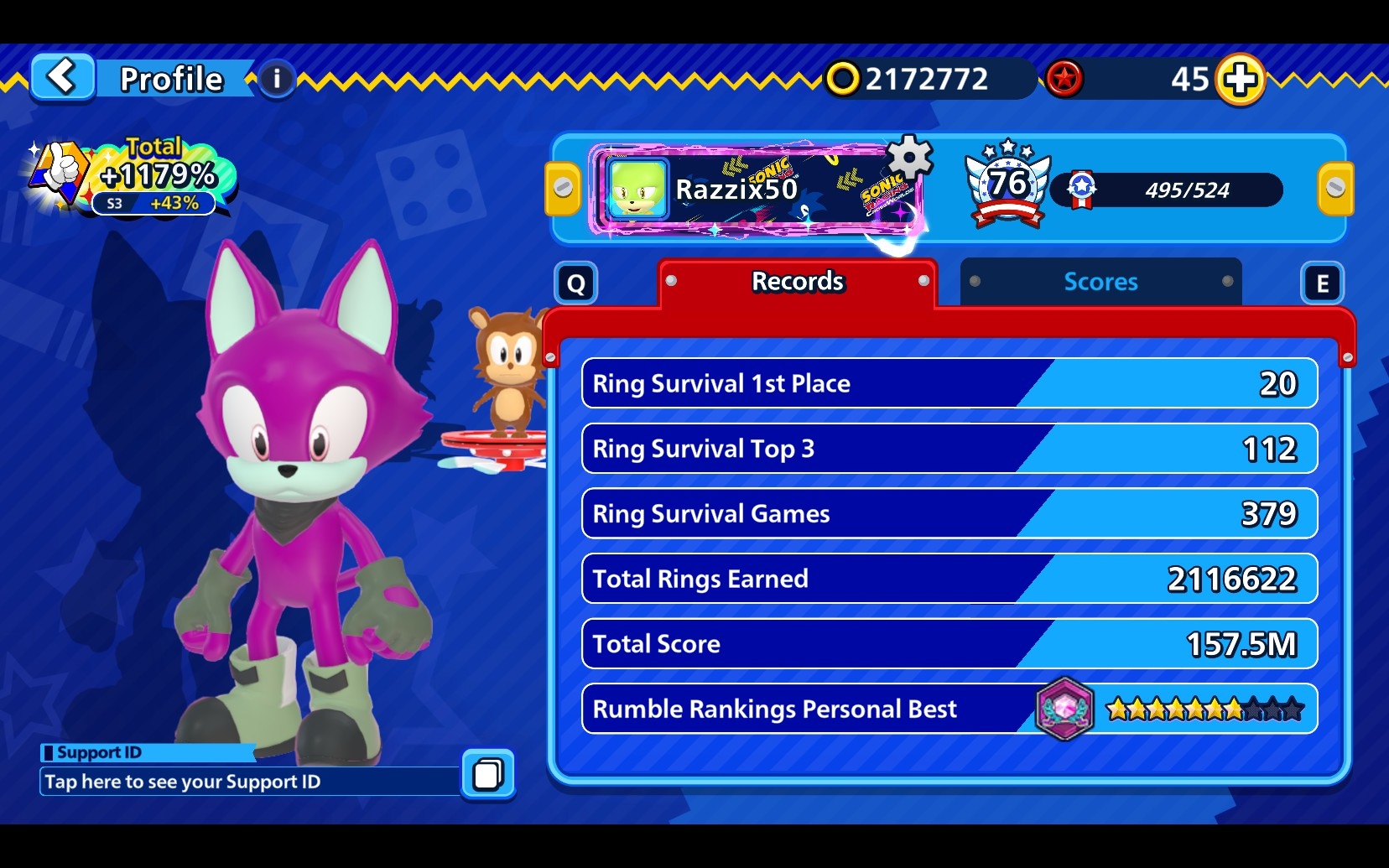Copy Support ID with the copy button

488,773
